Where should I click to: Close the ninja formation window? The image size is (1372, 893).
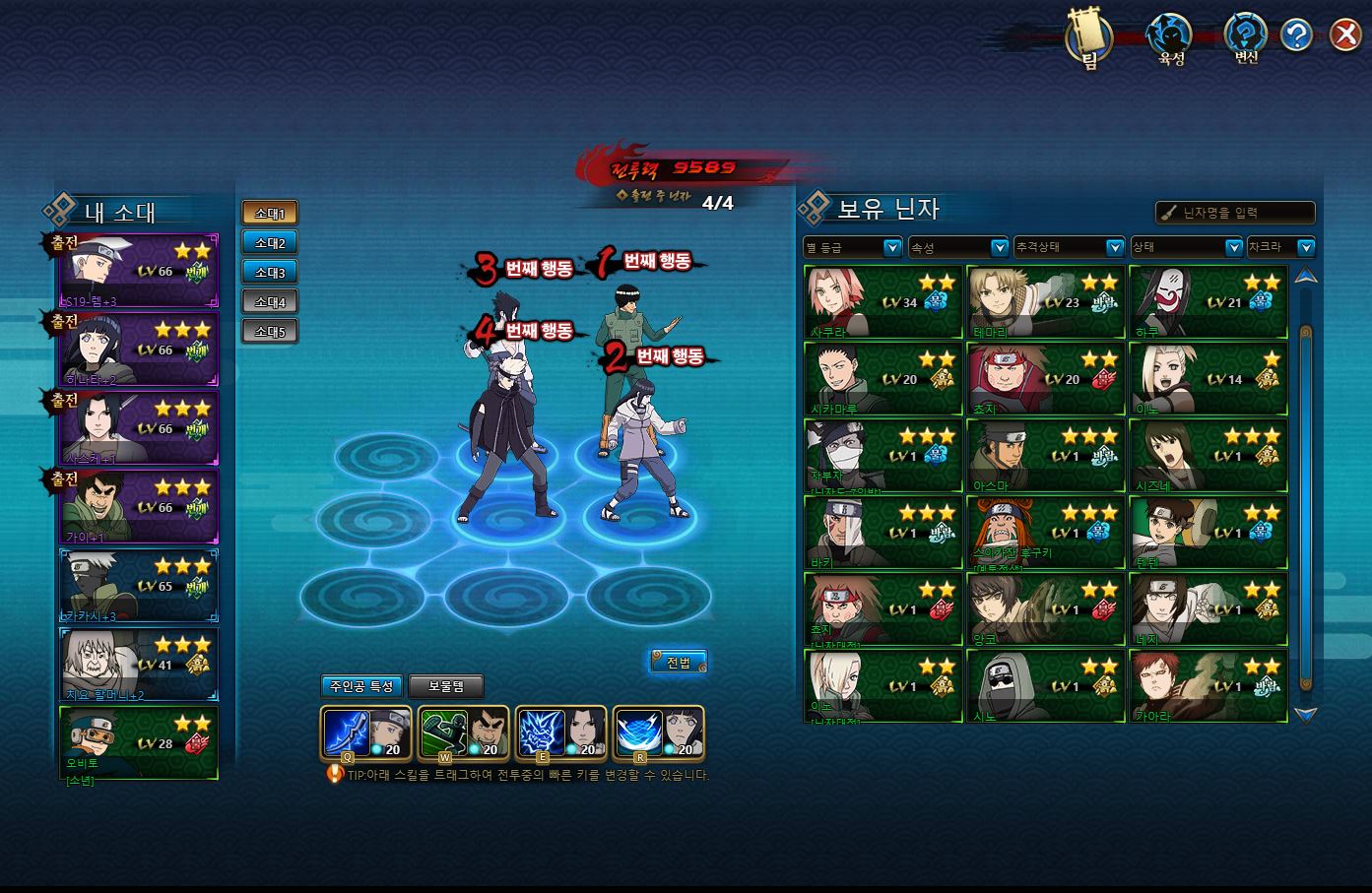(1344, 35)
